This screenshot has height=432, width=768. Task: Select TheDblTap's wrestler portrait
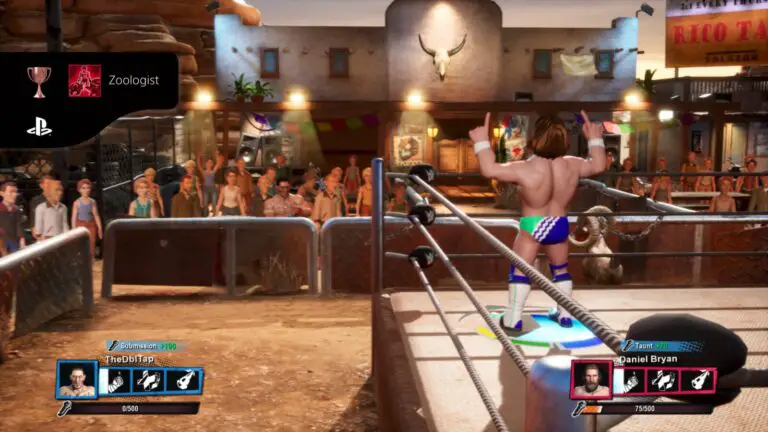(77, 381)
